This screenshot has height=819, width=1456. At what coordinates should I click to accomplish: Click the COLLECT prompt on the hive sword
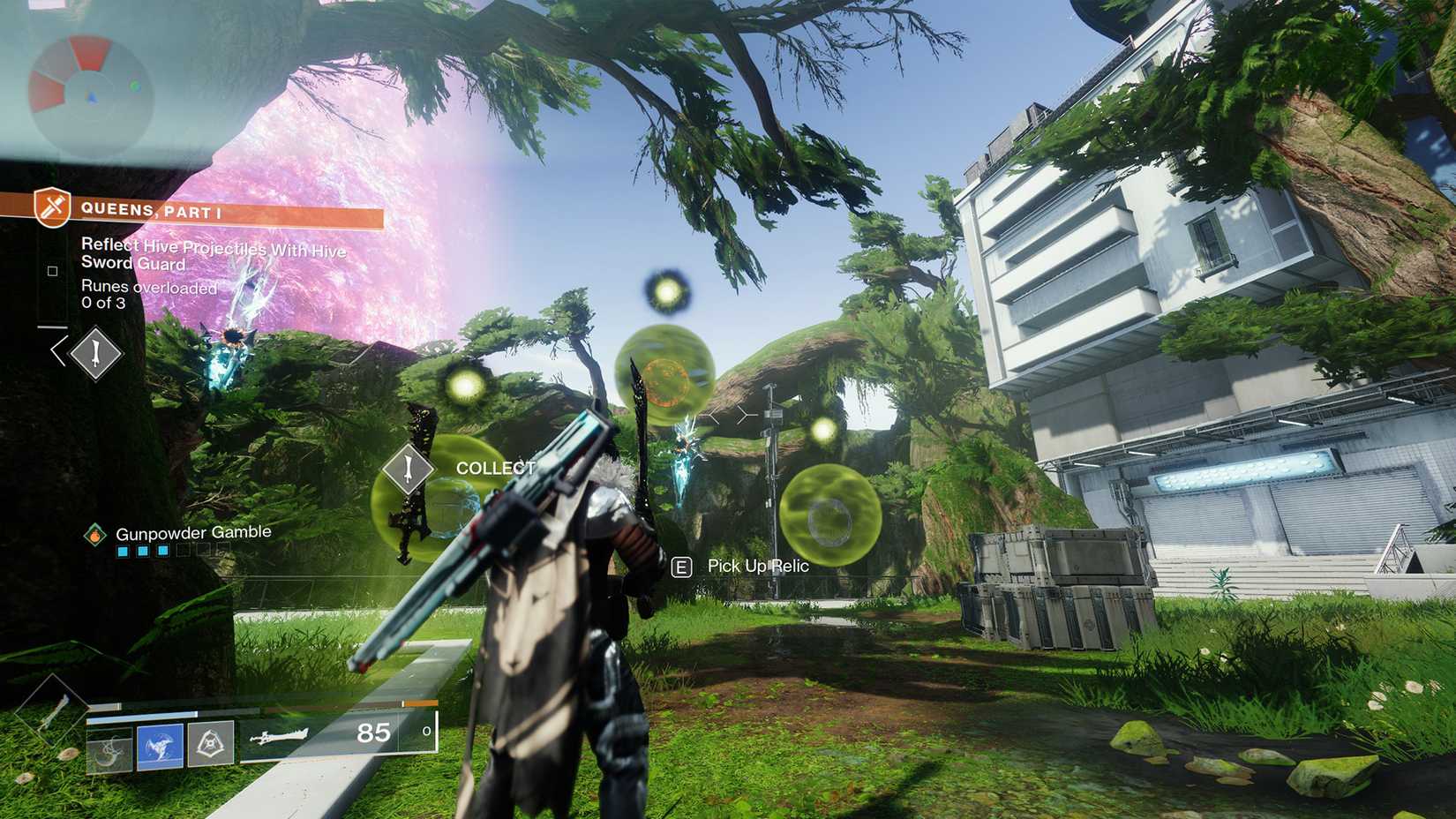pyautogui.click(x=494, y=469)
